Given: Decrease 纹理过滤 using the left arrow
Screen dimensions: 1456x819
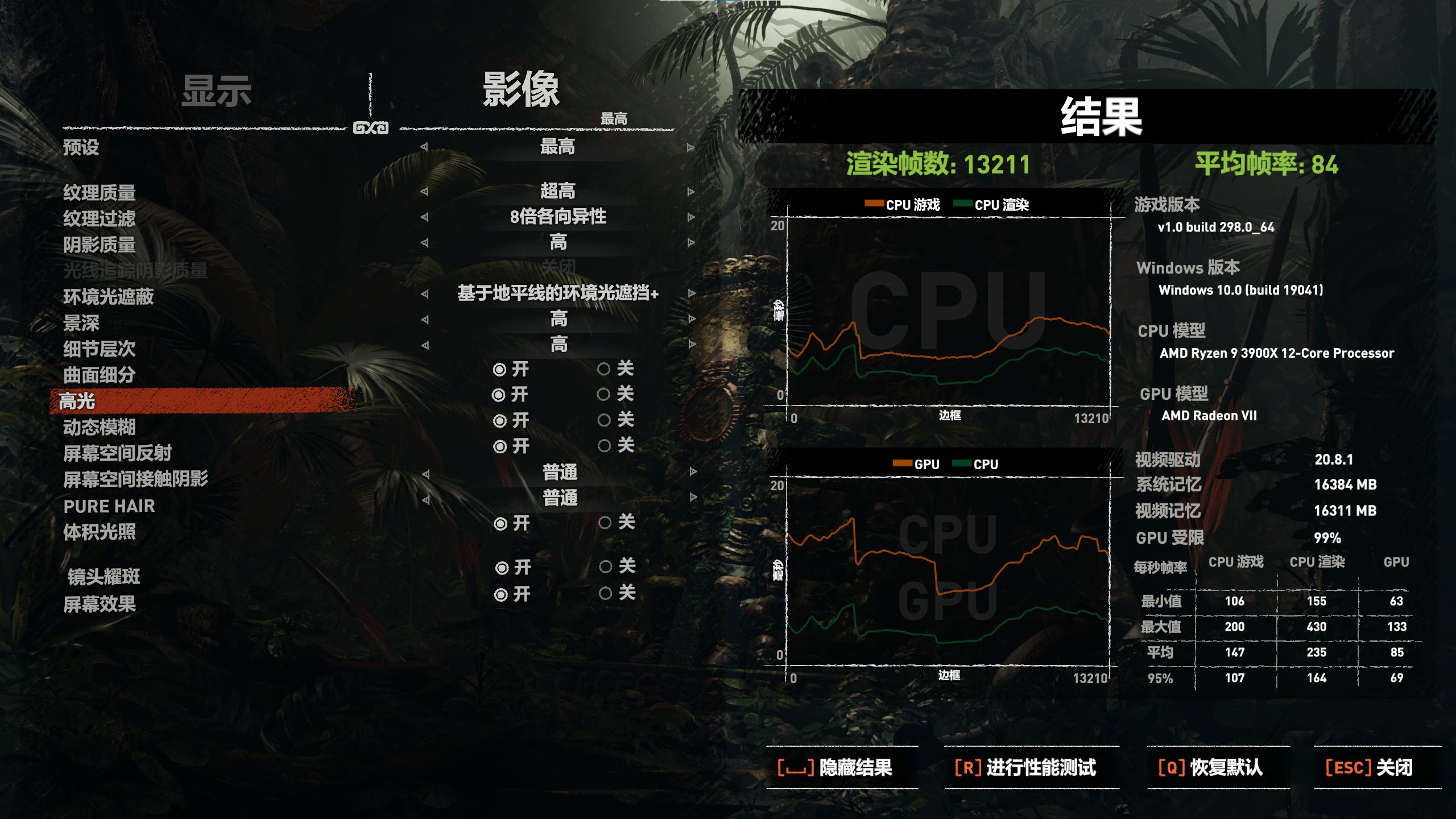Looking at the screenshot, I should [425, 217].
